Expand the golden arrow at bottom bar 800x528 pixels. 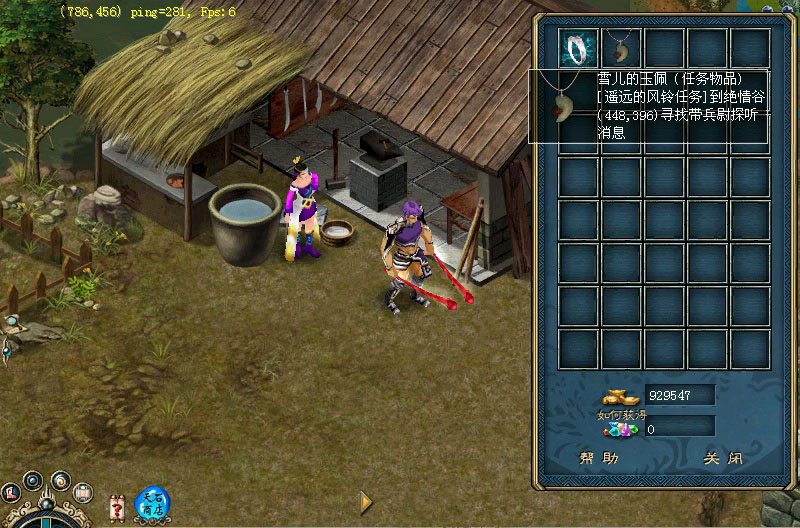(366, 501)
